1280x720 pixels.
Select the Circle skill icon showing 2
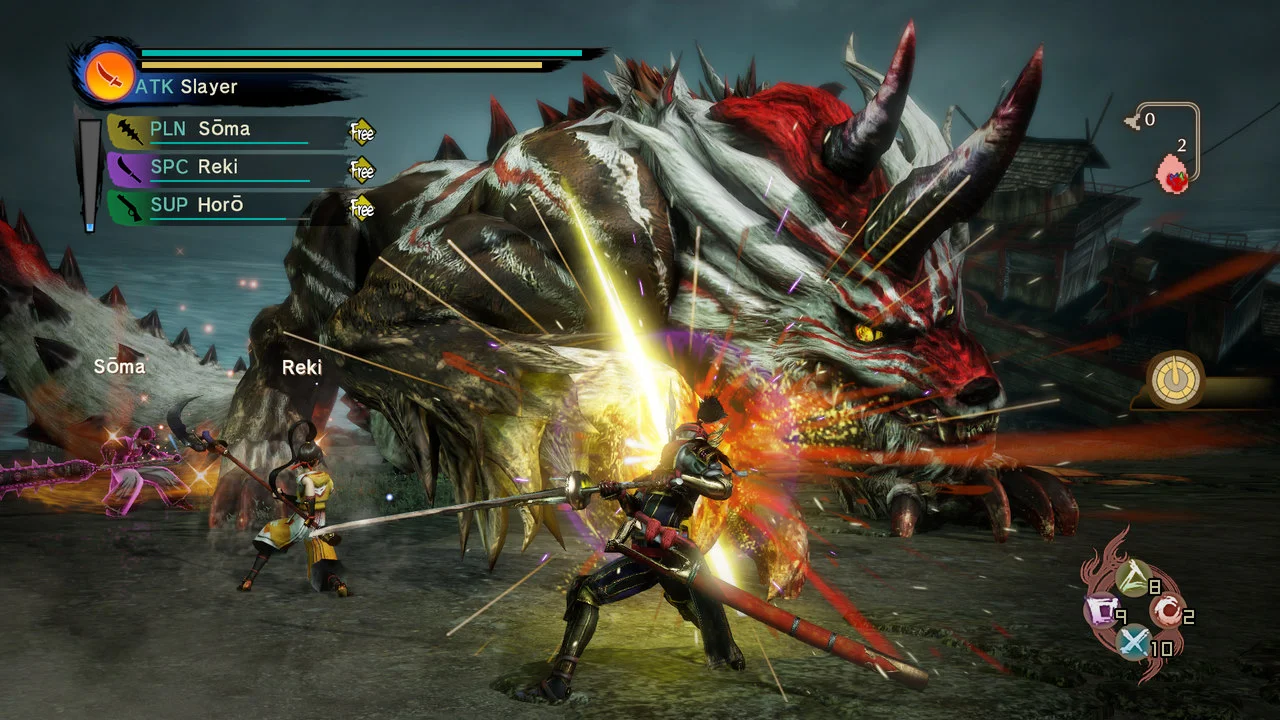click(1165, 613)
